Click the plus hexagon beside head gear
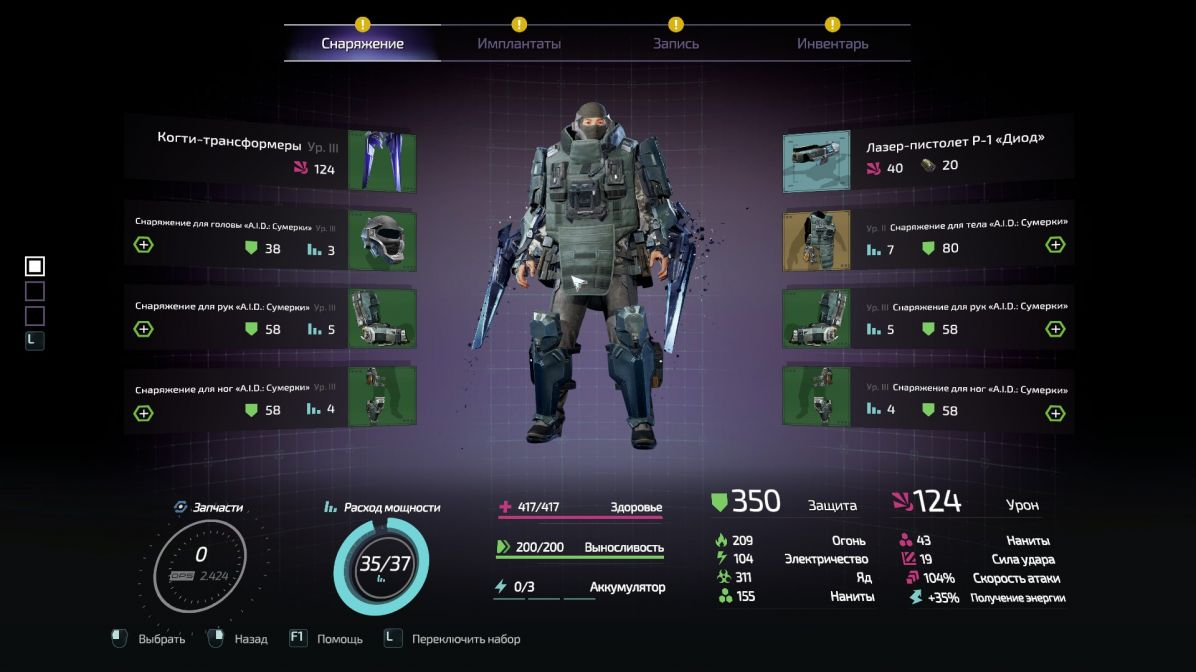Viewport: 1196px width, 672px height. tap(144, 245)
